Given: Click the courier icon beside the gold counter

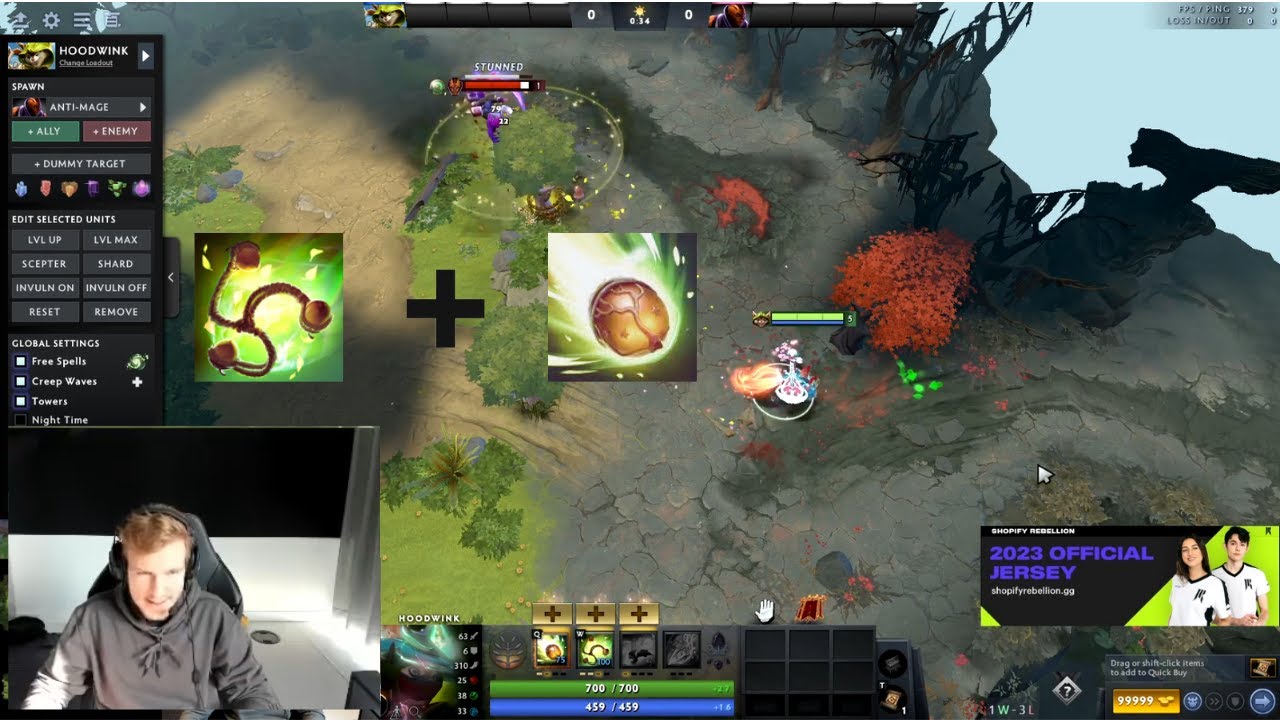Looking at the screenshot, I should [1192, 700].
